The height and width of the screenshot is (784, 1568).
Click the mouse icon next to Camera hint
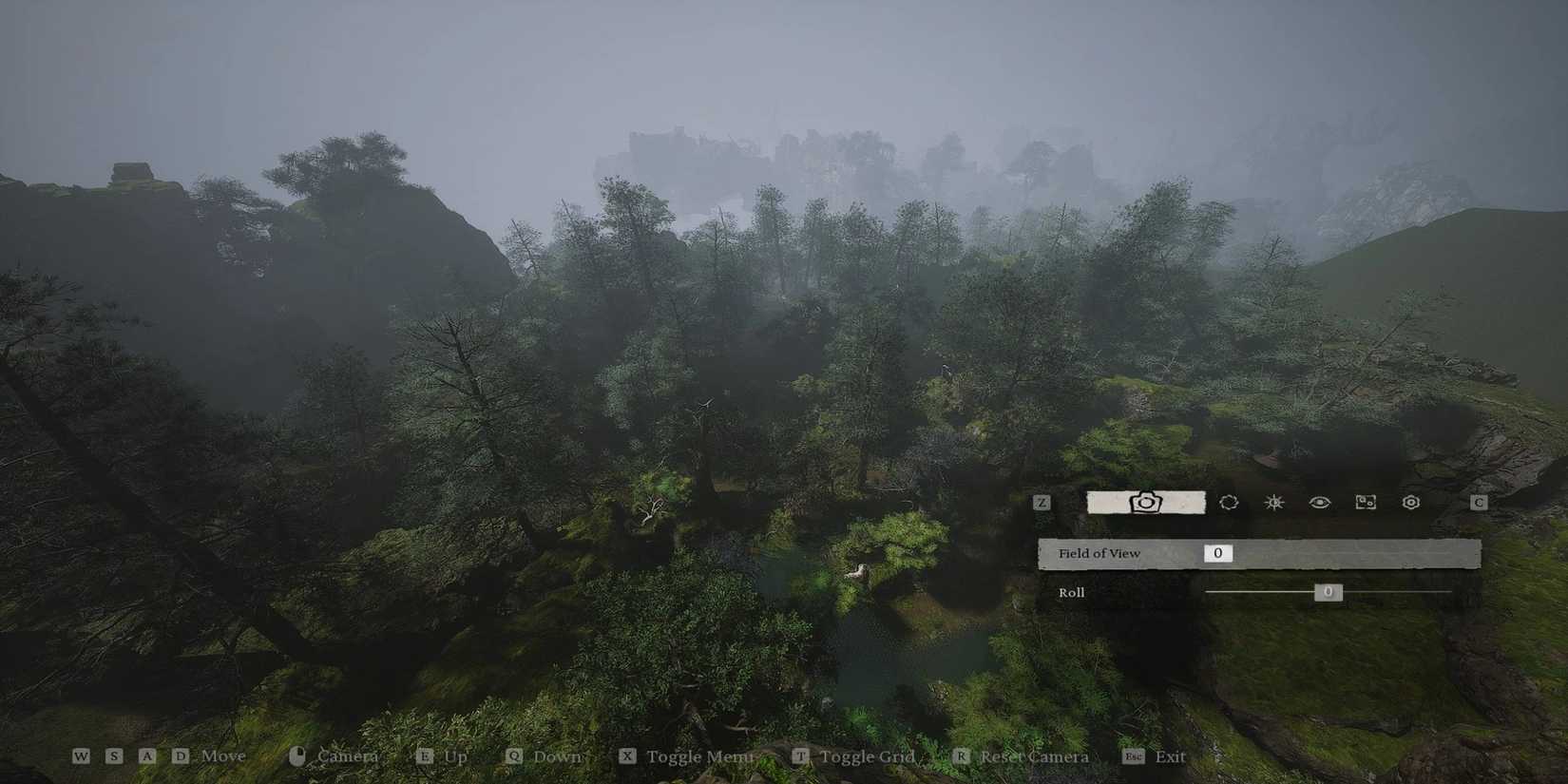(297, 755)
